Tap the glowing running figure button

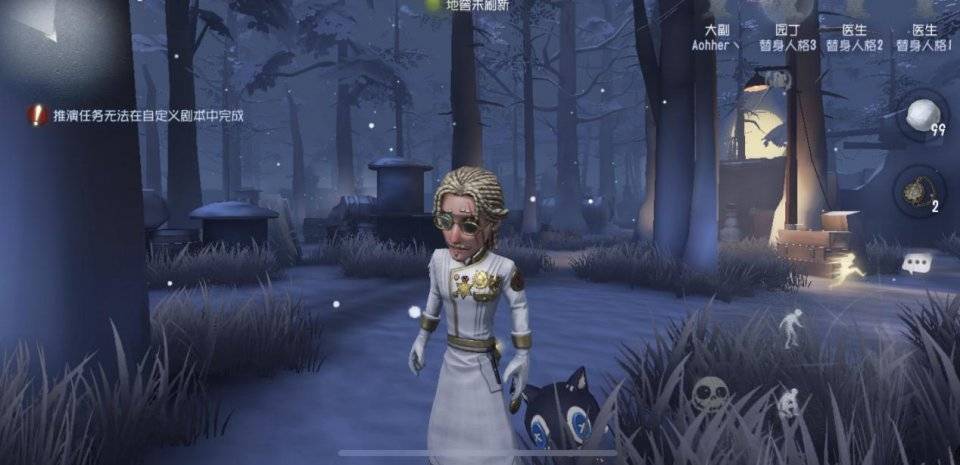click(x=851, y=270)
